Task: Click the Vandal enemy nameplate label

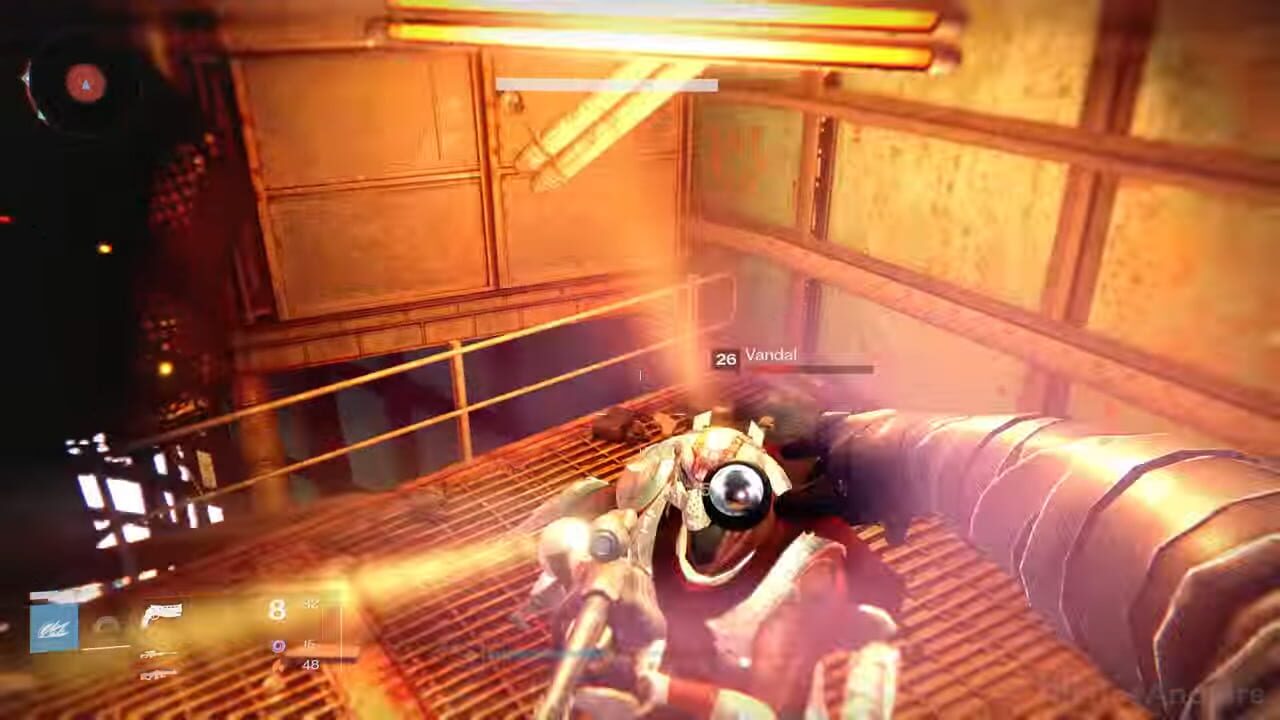Action: coord(771,356)
